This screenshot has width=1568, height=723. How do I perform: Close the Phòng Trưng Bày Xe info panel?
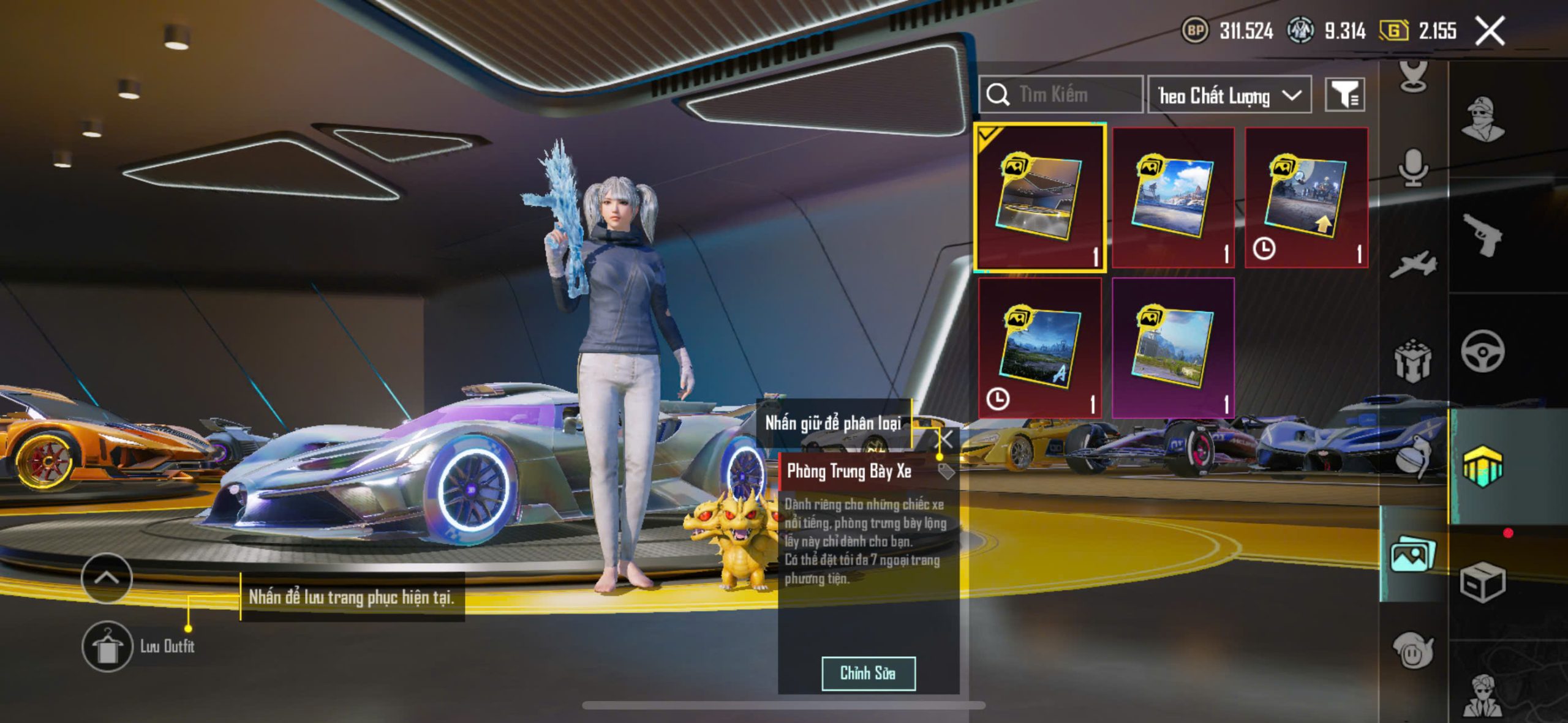[x=946, y=438]
